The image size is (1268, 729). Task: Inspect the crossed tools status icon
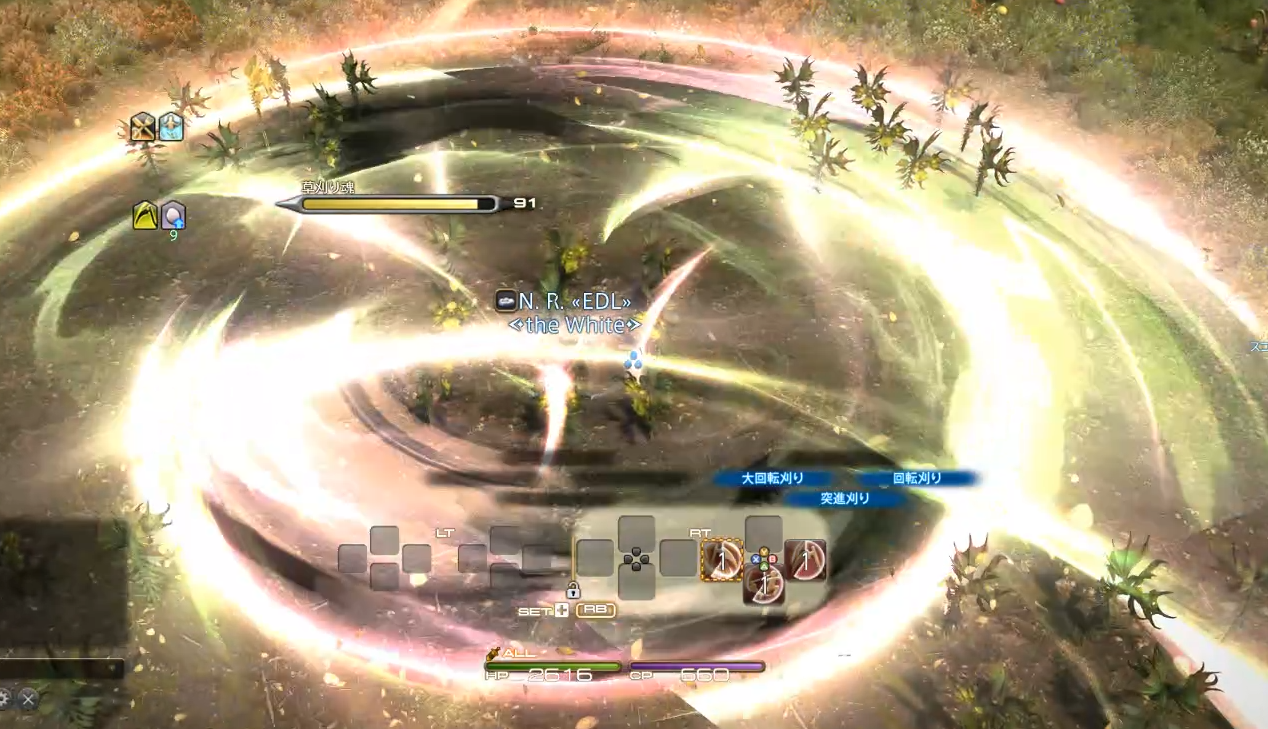[143, 127]
